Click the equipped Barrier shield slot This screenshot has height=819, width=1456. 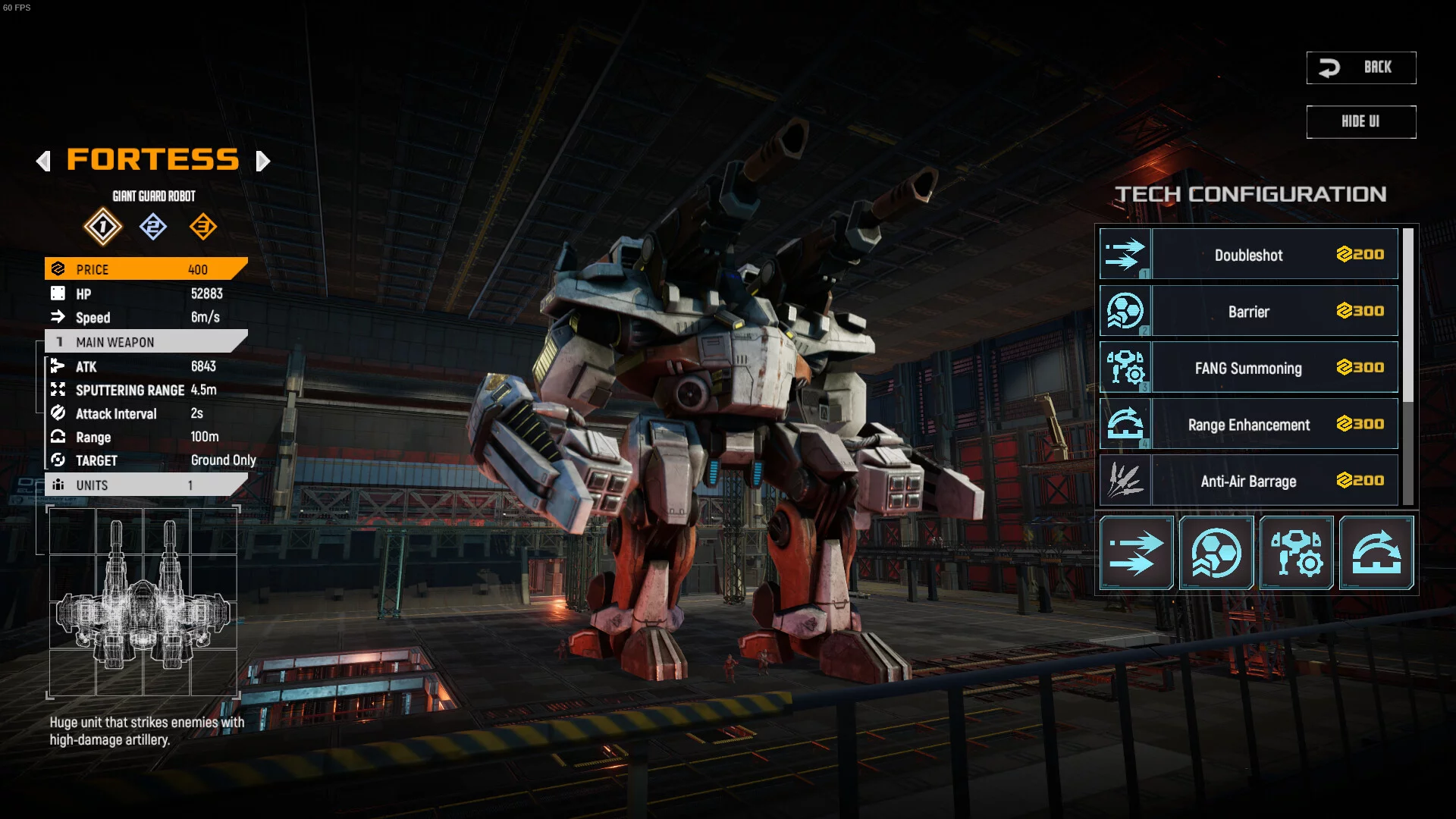click(x=1216, y=553)
